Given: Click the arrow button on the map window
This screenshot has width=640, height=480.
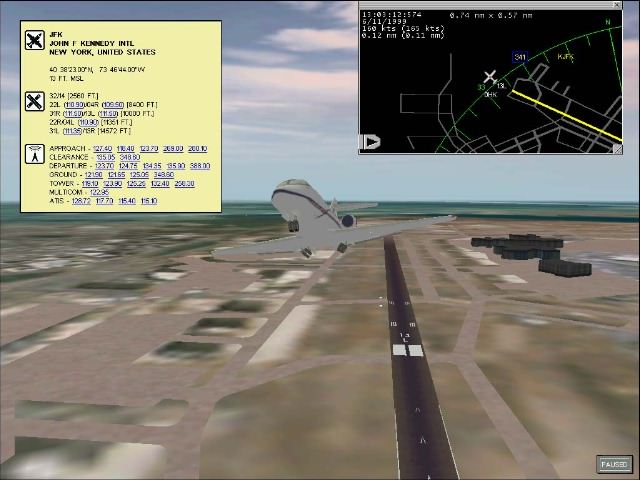Looking at the screenshot, I should click(x=370, y=142).
